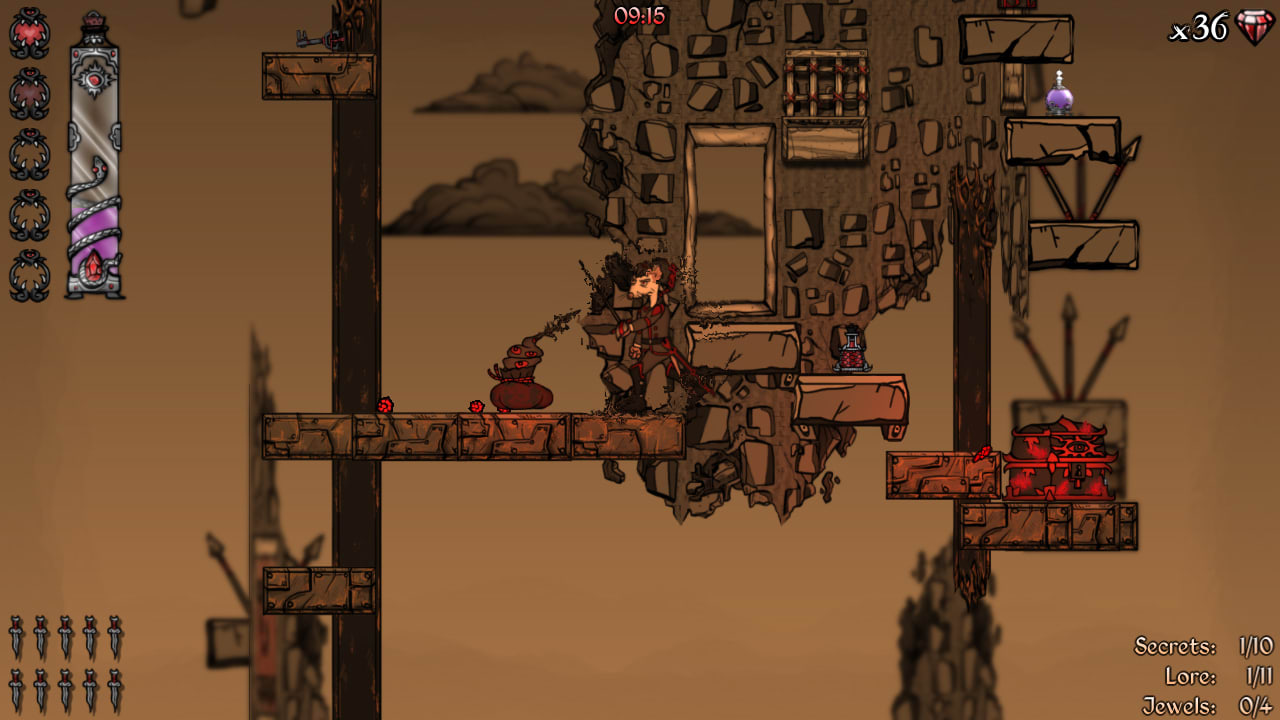Viewport: 1280px width, 720px height.
Task: Select the last dagger in the bottom row
Action: tap(114, 688)
